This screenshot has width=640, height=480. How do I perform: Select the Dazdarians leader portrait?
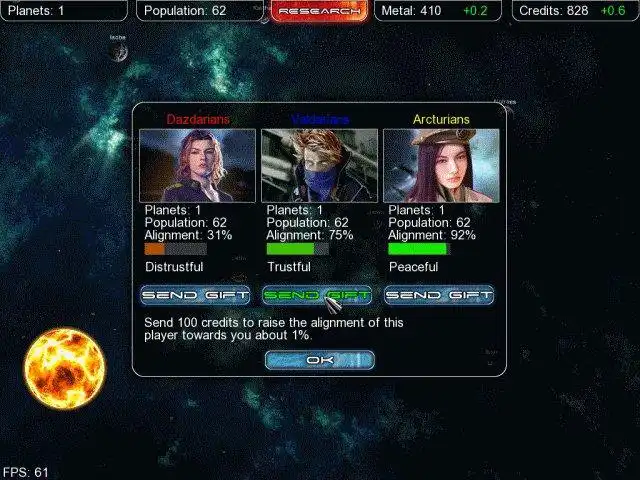pos(197,165)
